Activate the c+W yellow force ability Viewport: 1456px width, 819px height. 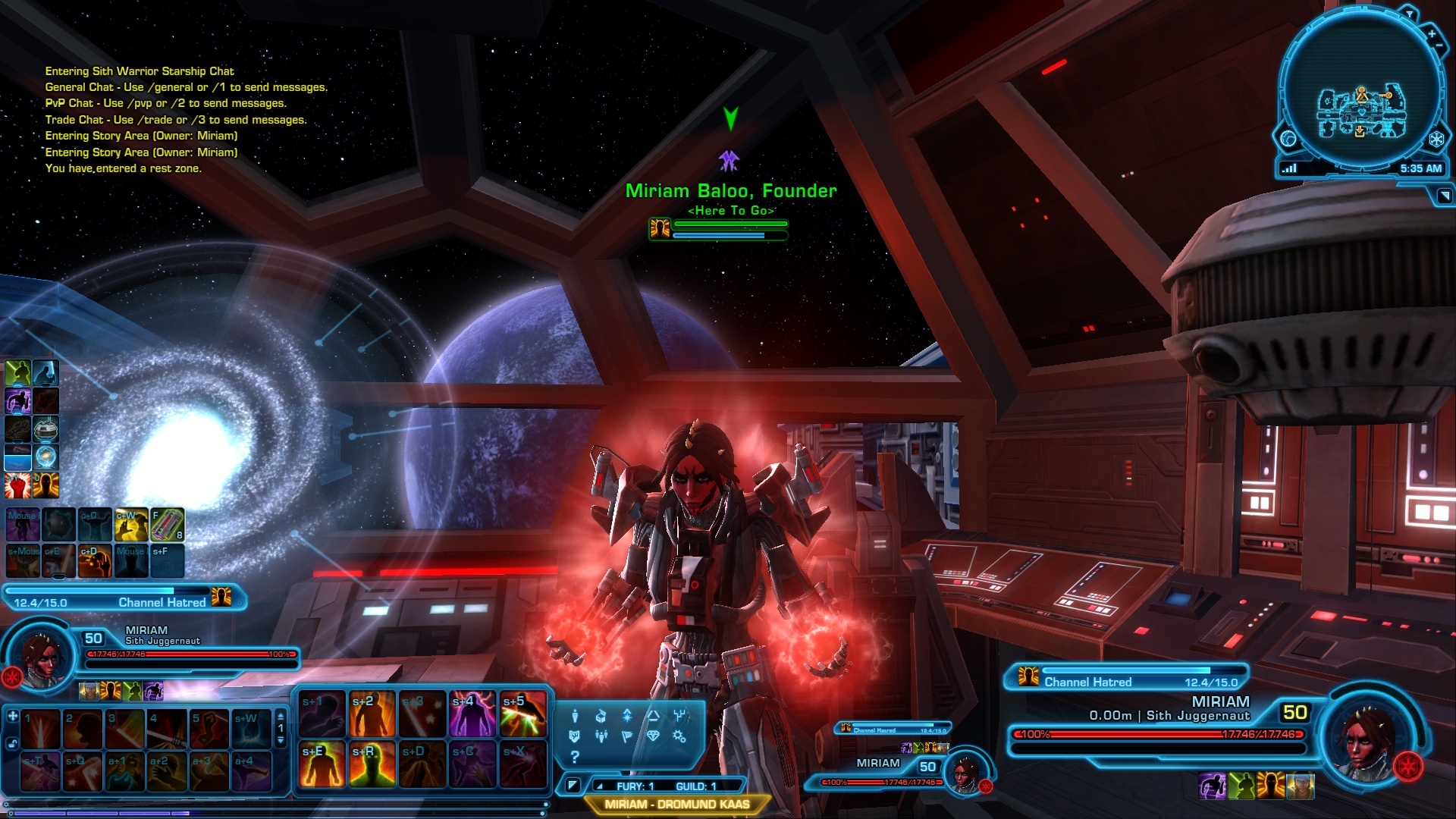(x=130, y=524)
